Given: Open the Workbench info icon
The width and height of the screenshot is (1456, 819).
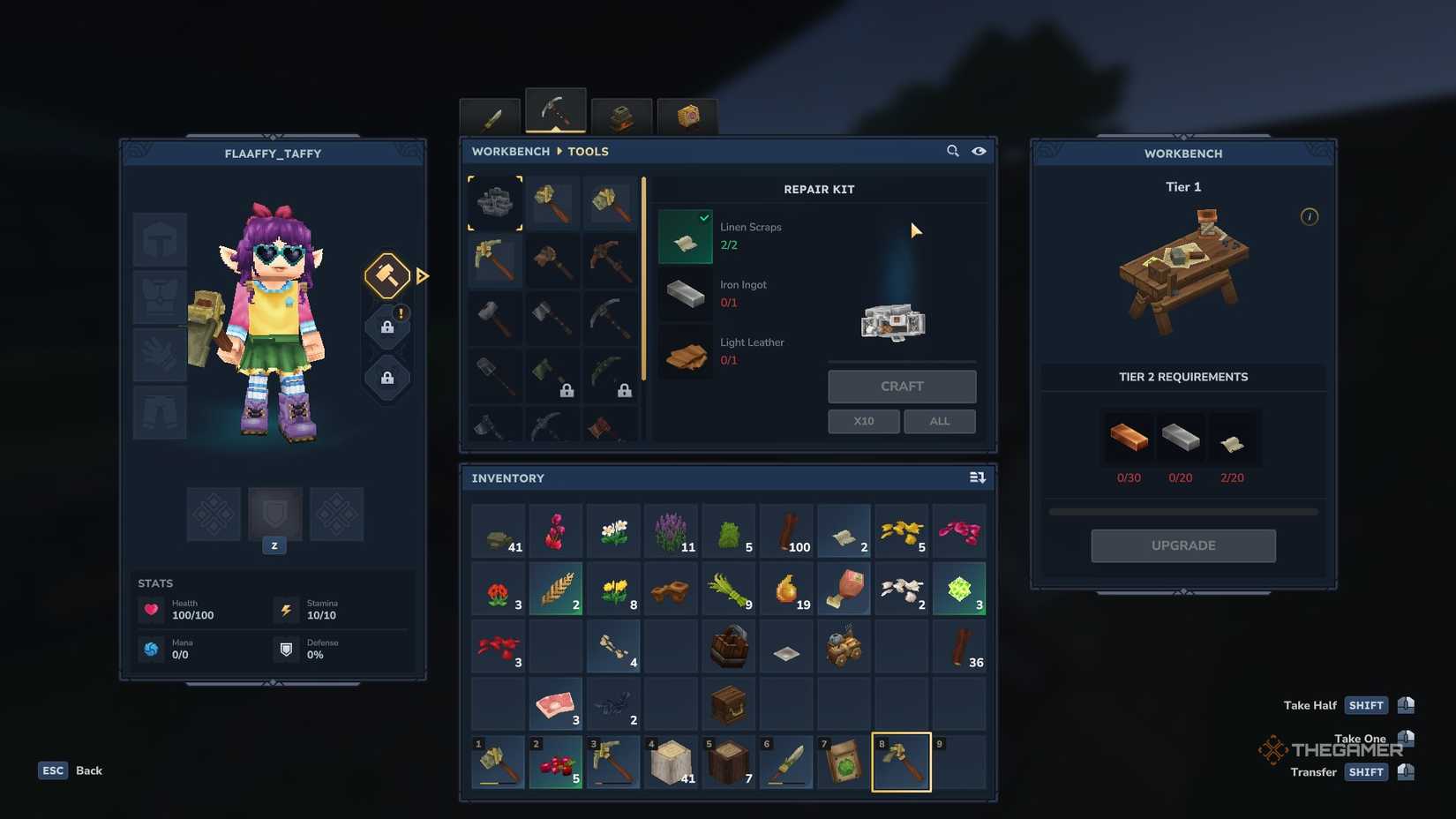Looking at the screenshot, I should point(1310,216).
